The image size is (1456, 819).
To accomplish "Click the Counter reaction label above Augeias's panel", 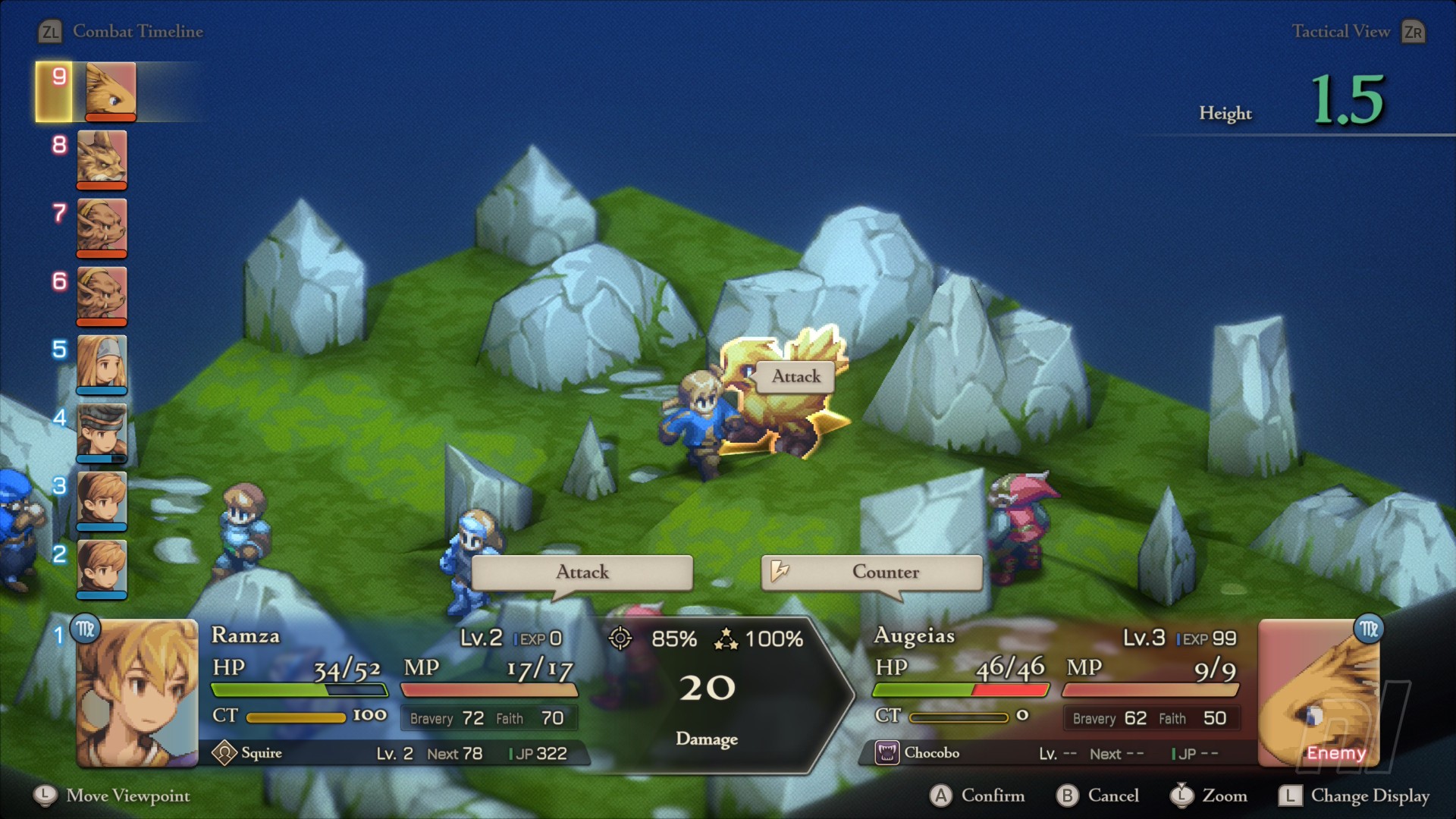I will [871, 572].
